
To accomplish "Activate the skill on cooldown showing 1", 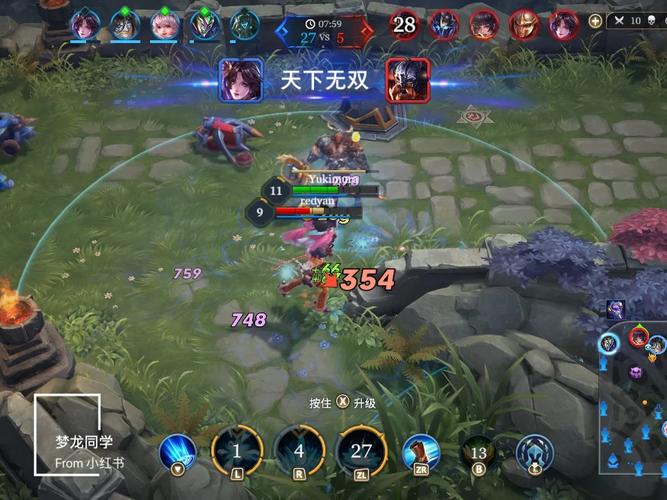I will [x=237, y=450].
